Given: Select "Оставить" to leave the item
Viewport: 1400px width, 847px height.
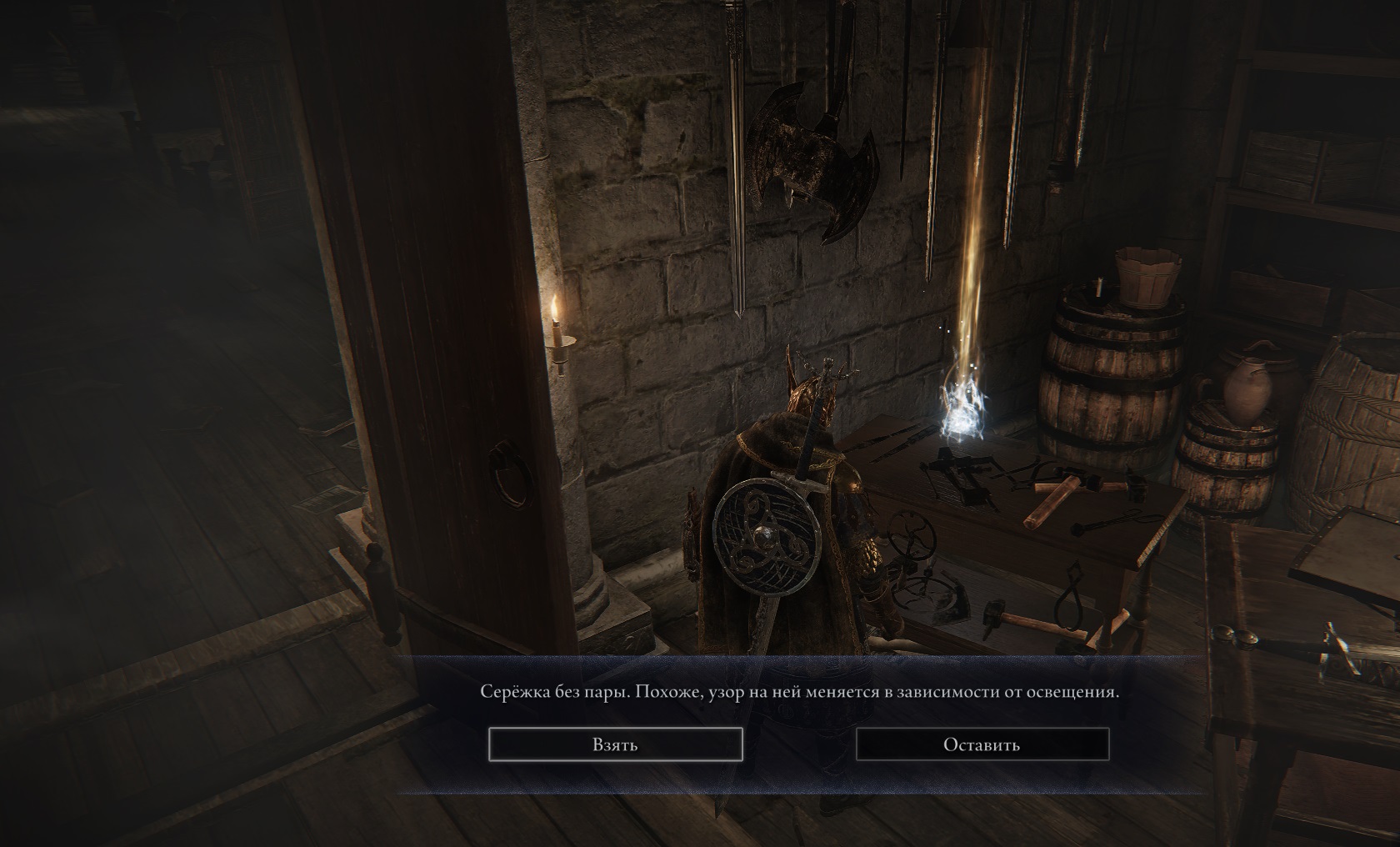Looking at the screenshot, I should 982,744.
